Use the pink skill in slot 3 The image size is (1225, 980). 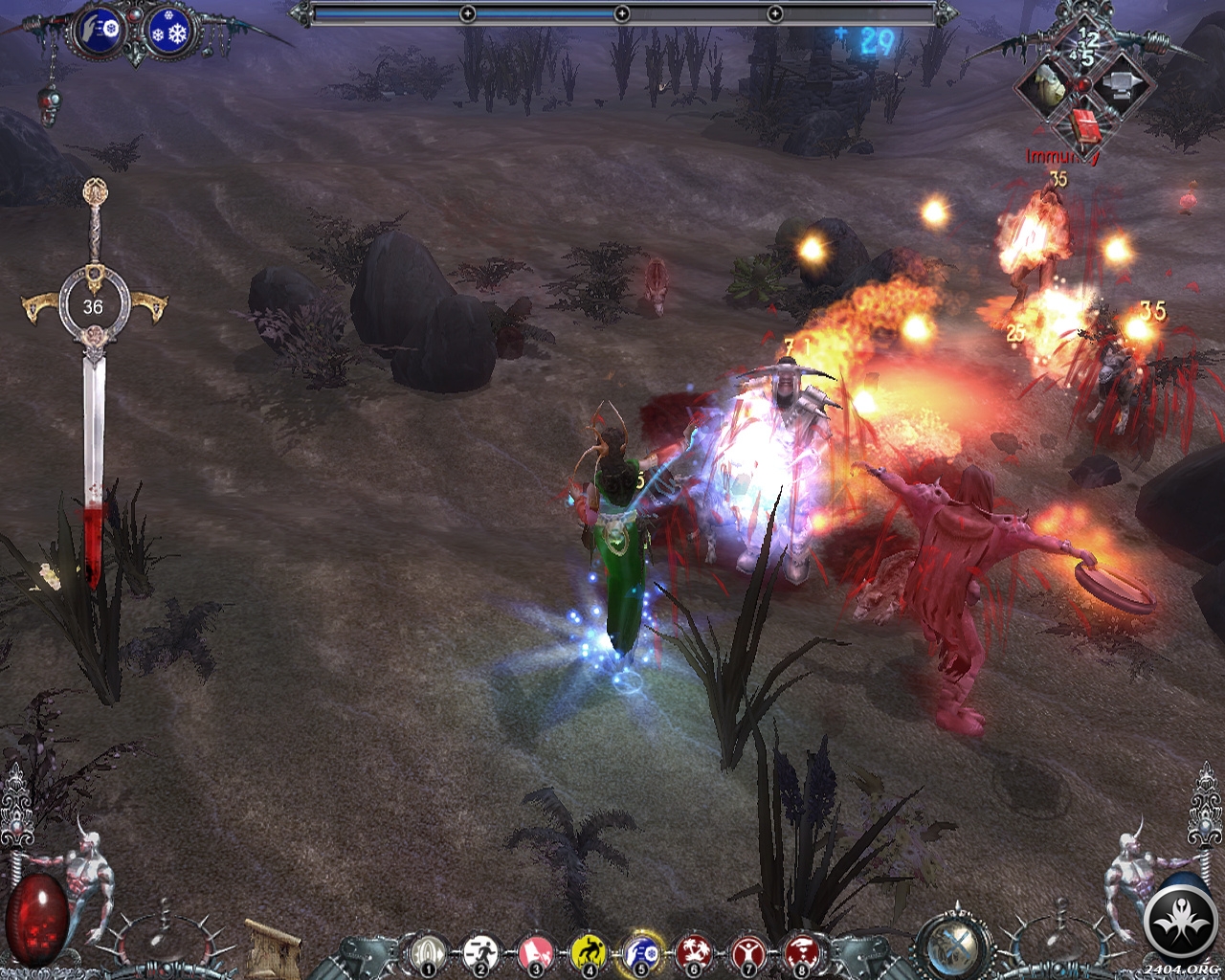coord(535,952)
